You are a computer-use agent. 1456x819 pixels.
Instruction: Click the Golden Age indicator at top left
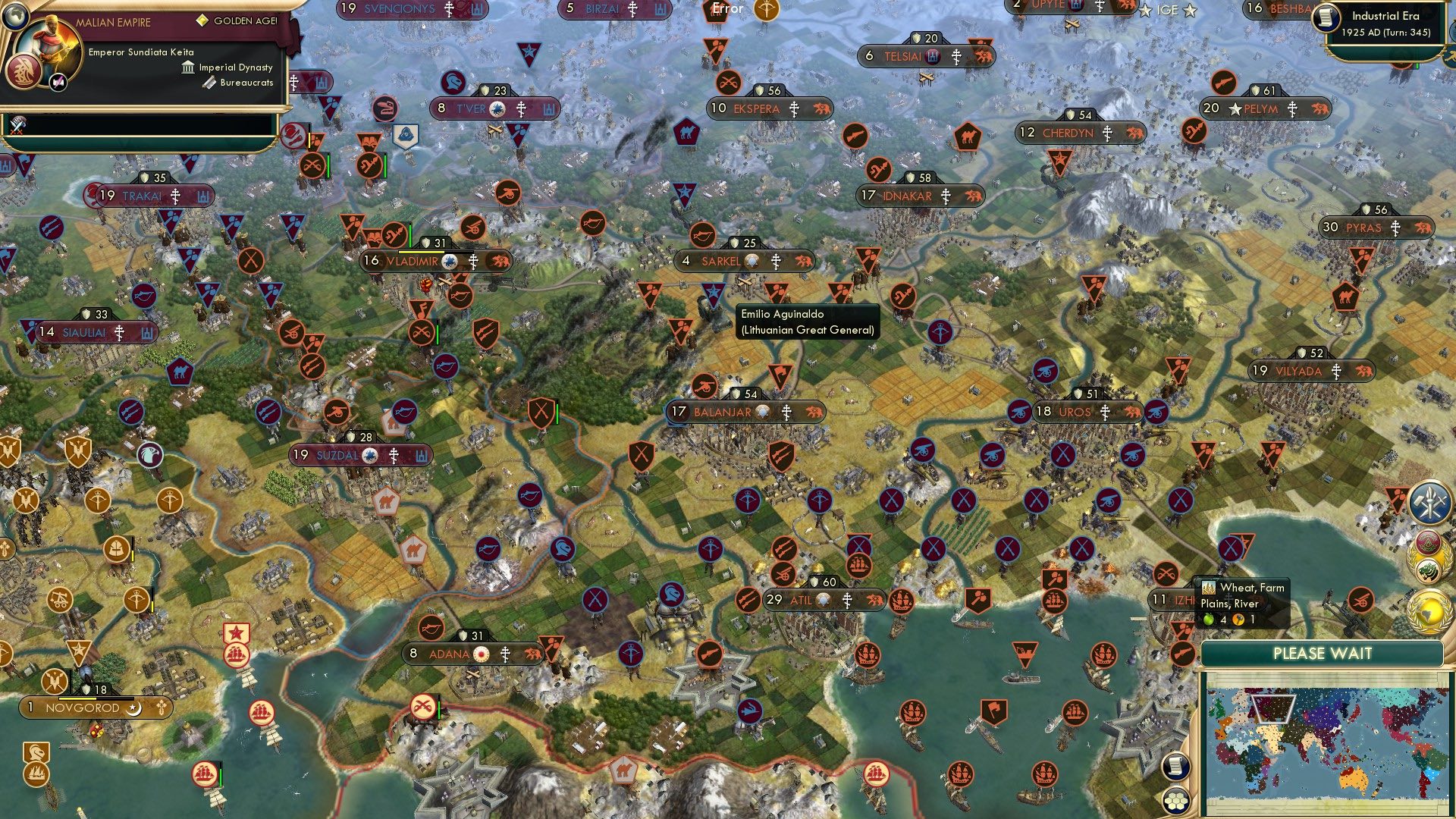tap(202, 20)
